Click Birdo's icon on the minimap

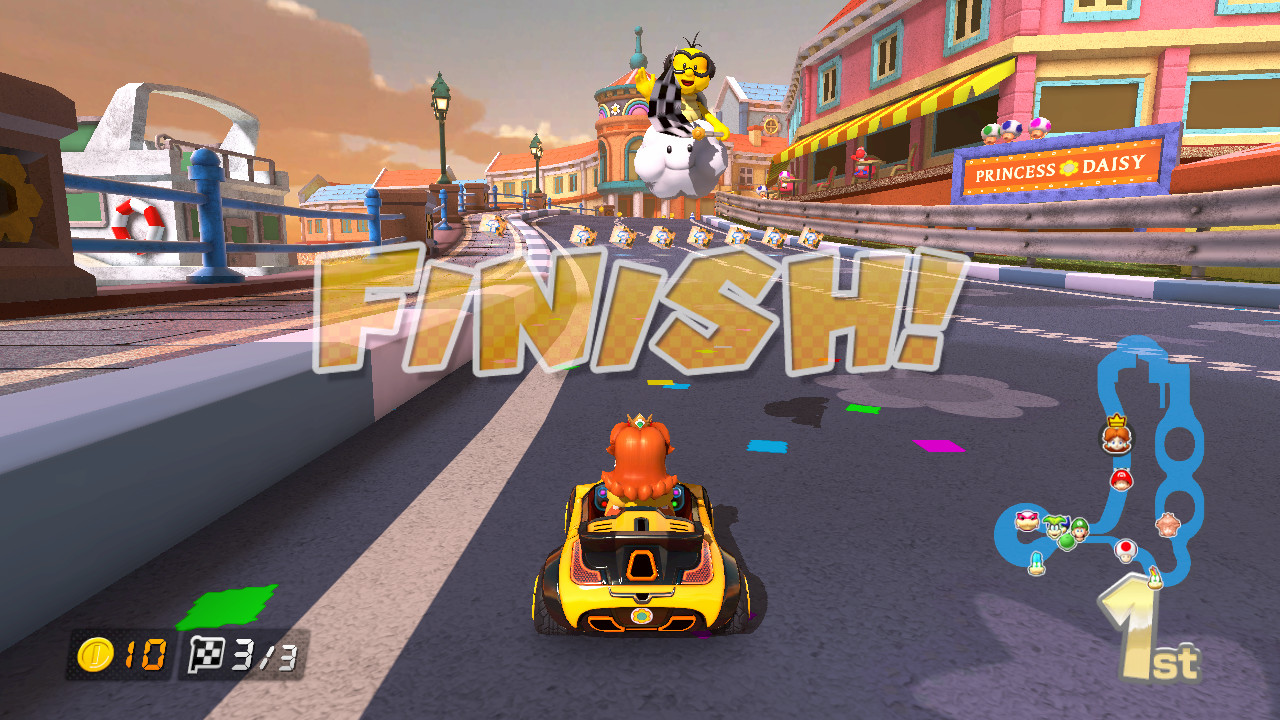pos(1168,524)
